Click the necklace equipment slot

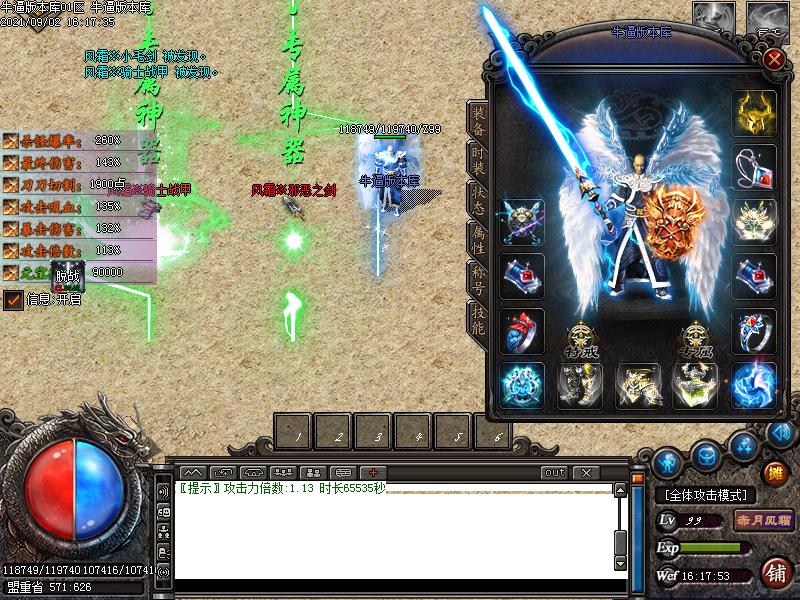tap(753, 167)
